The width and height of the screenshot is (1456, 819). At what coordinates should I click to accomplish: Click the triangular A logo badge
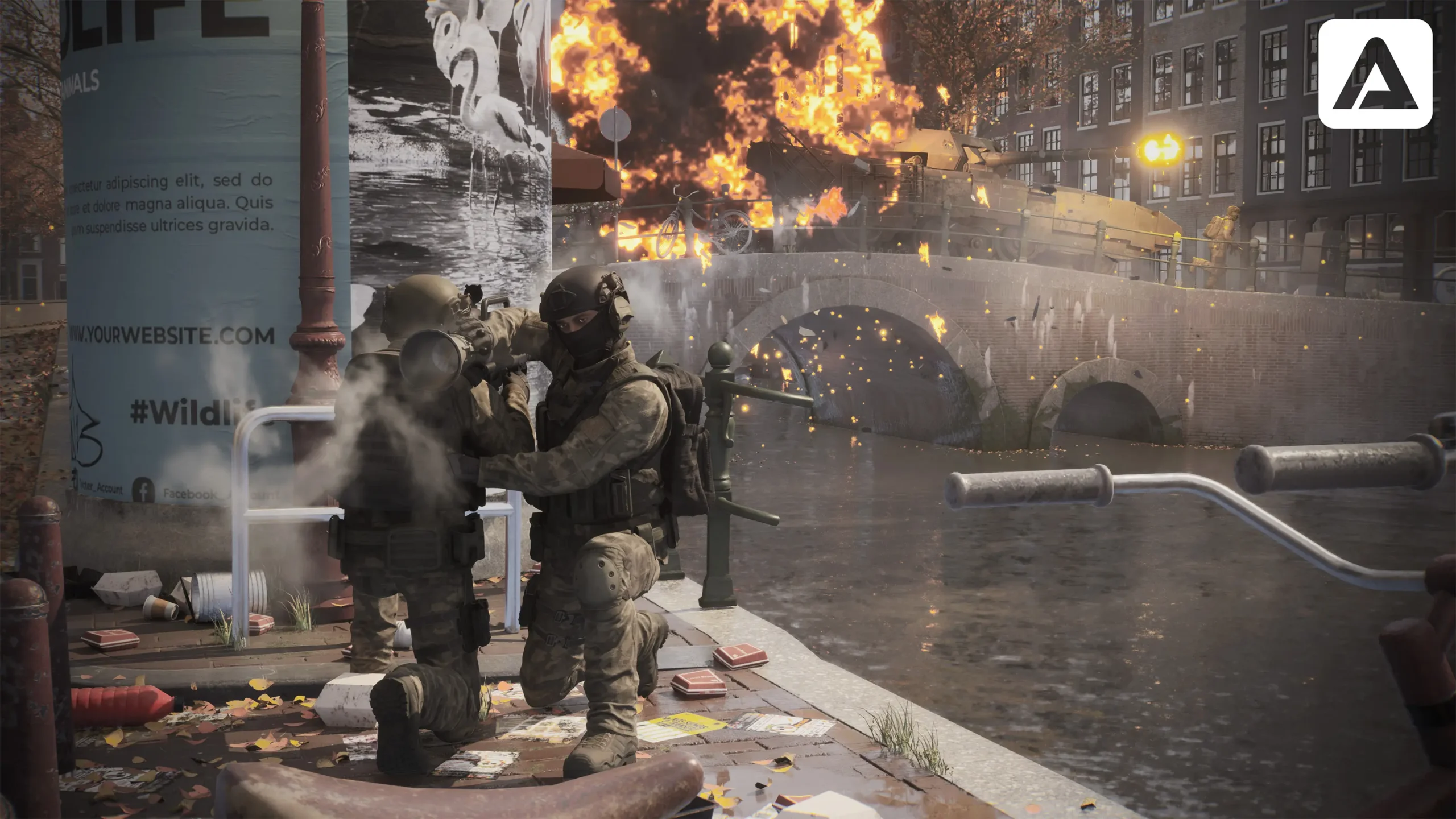(1375, 74)
